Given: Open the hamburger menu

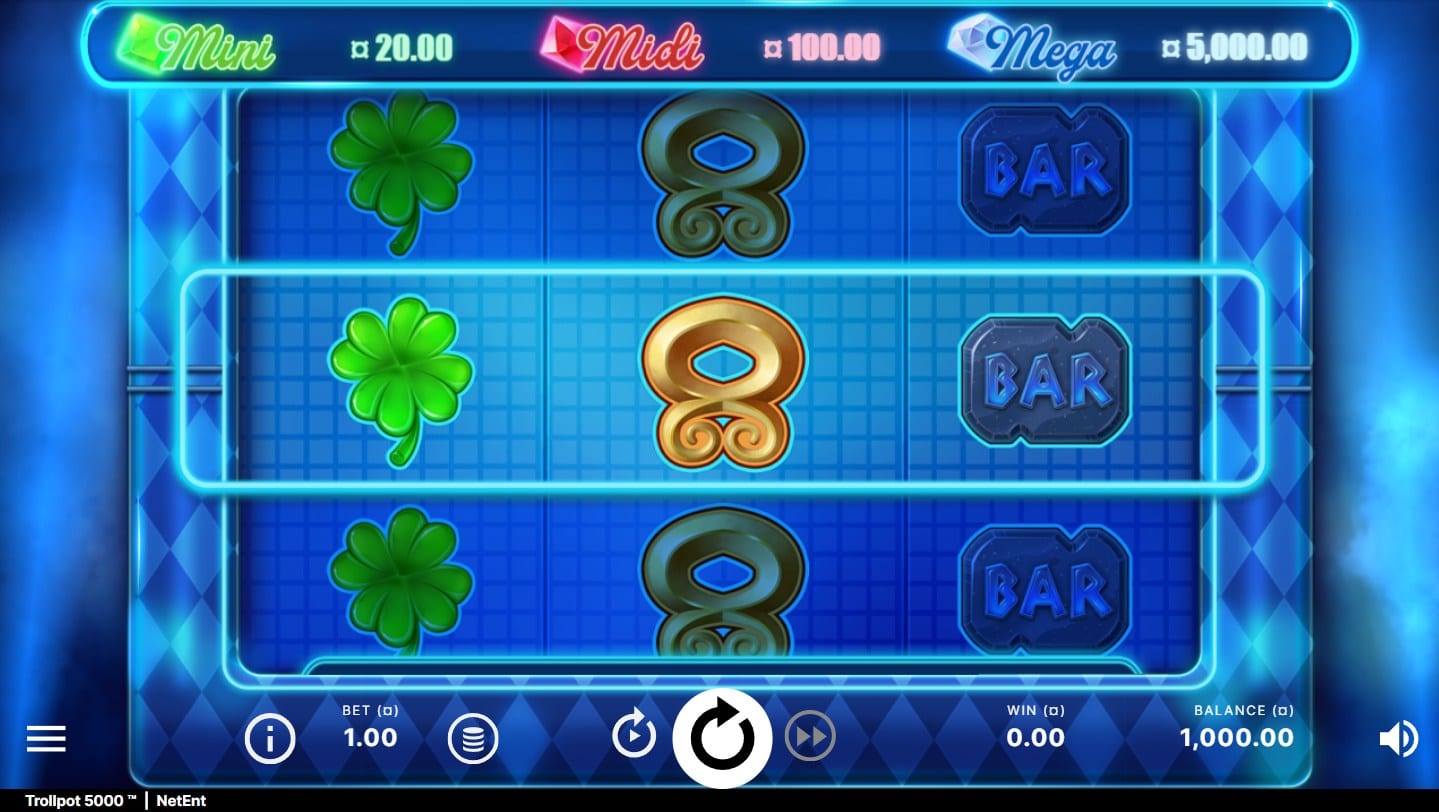Looking at the screenshot, I should point(46,739).
